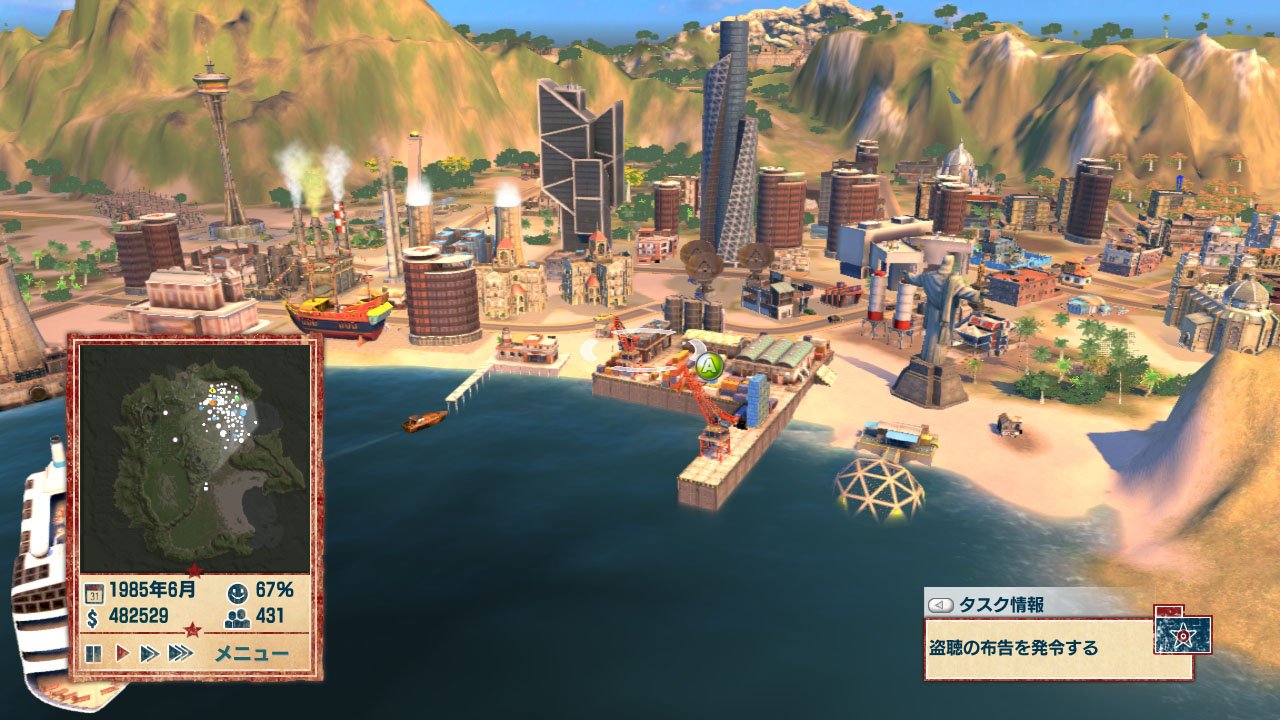The width and height of the screenshot is (1280, 720).
Task: Pause the game speed
Action: point(94,654)
